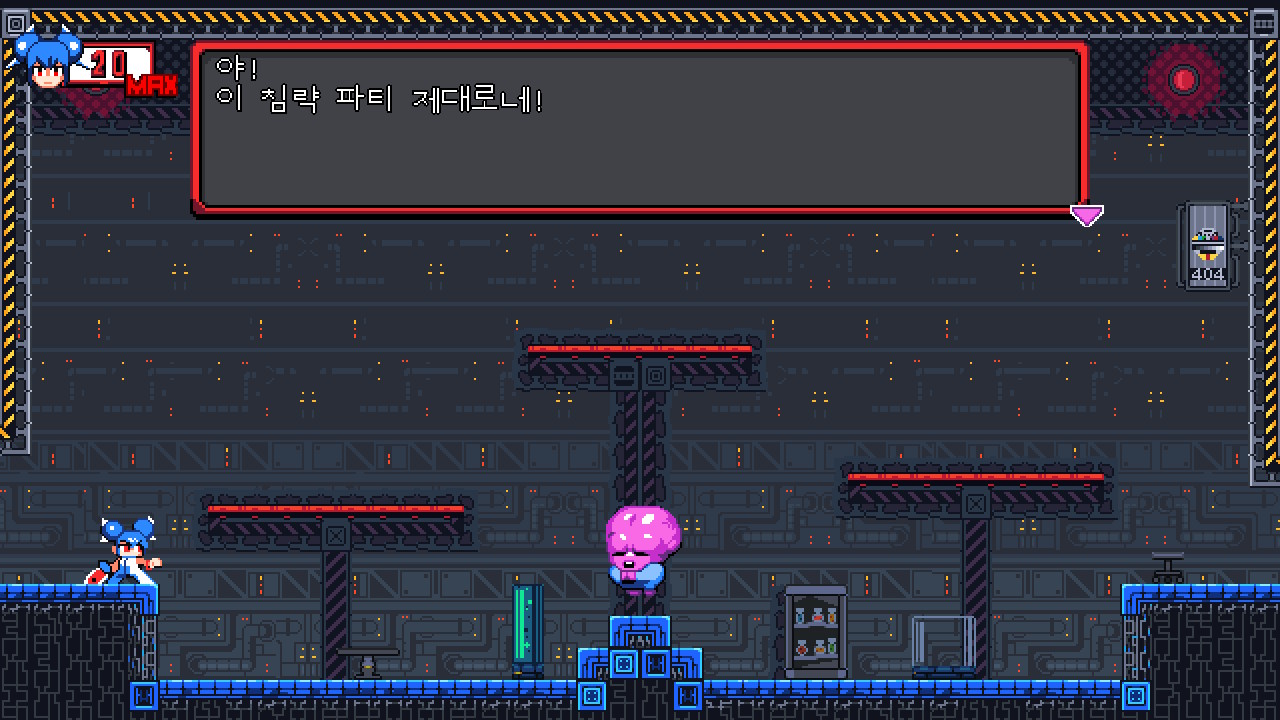1280x720 pixels.
Task: Click the red-topped platform on the right
Action: point(975,477)
